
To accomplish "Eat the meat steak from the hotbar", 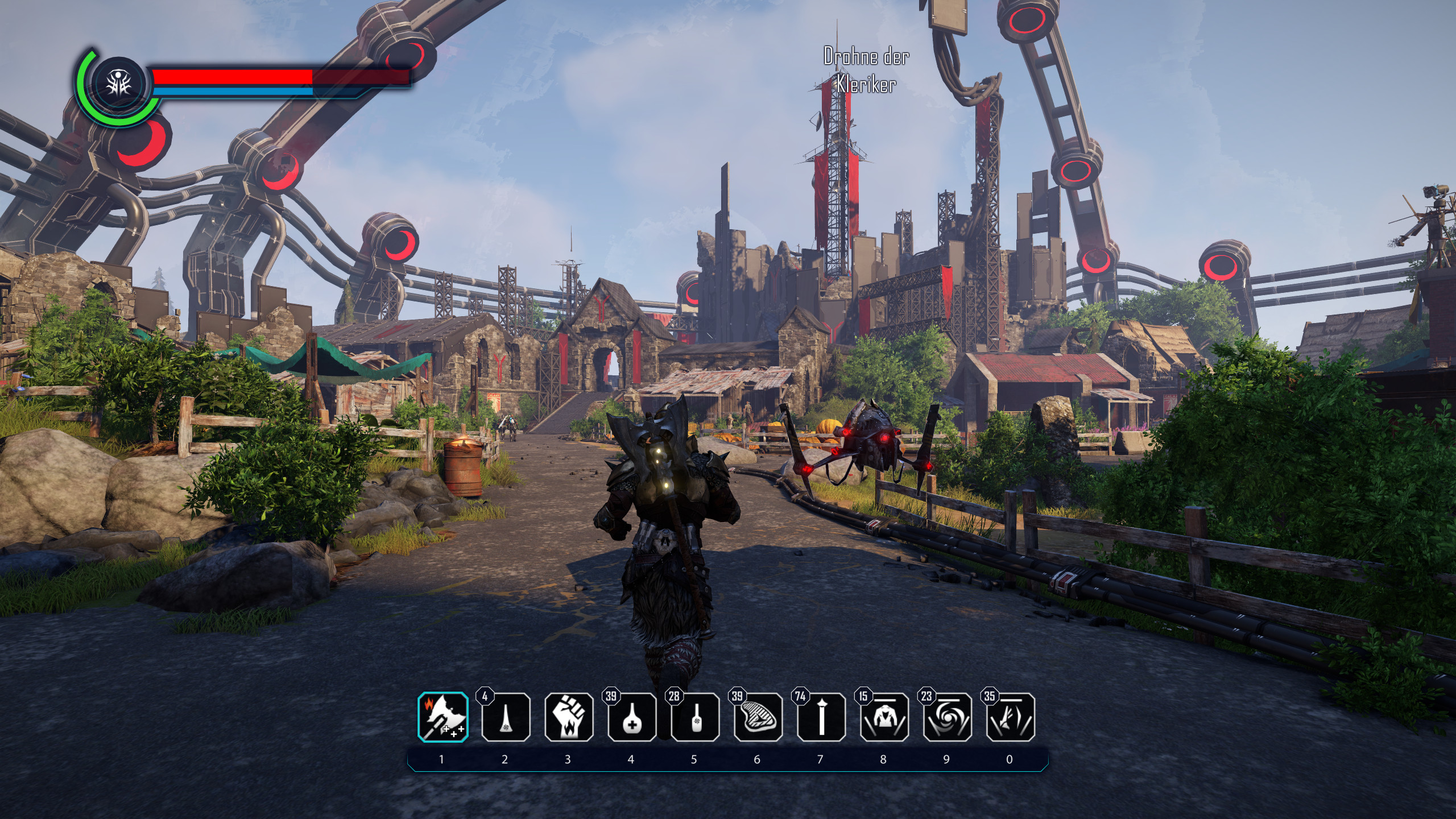I will click(758, 717).
